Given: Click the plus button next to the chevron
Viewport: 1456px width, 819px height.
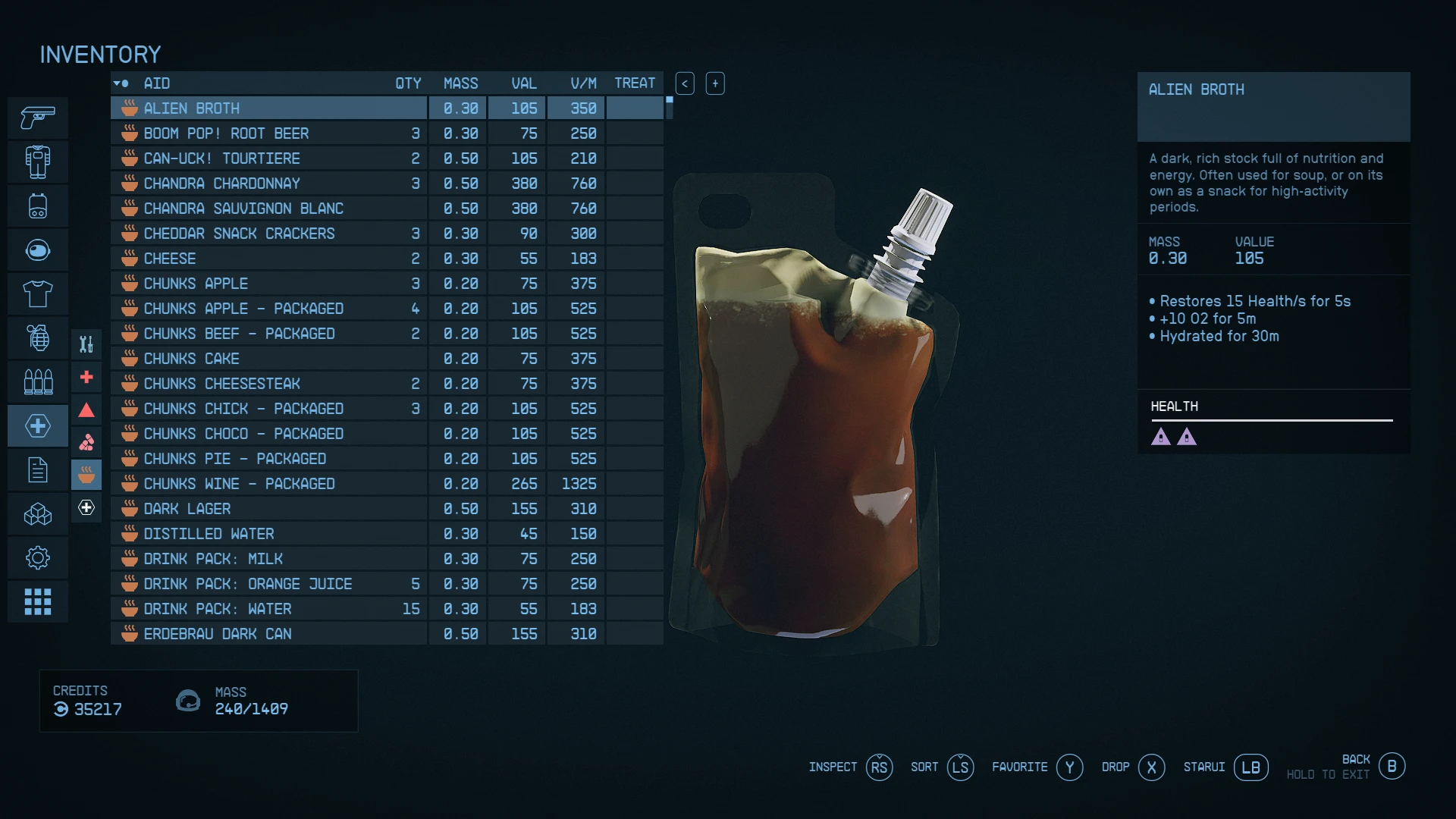Looking at the screenshot, I should 715,83.
